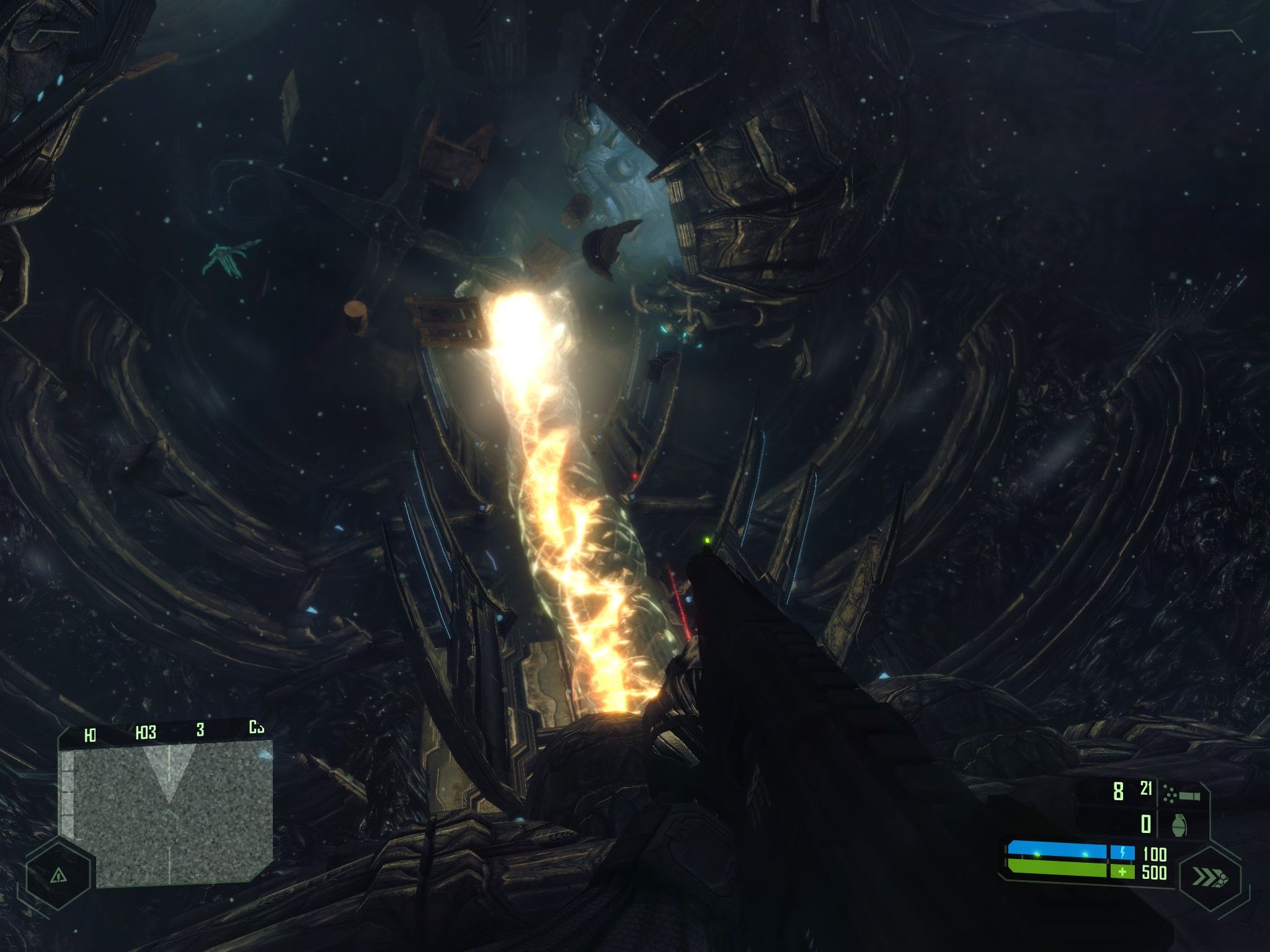
Task: Click the green plus health icon
Action: point(1122,872)
